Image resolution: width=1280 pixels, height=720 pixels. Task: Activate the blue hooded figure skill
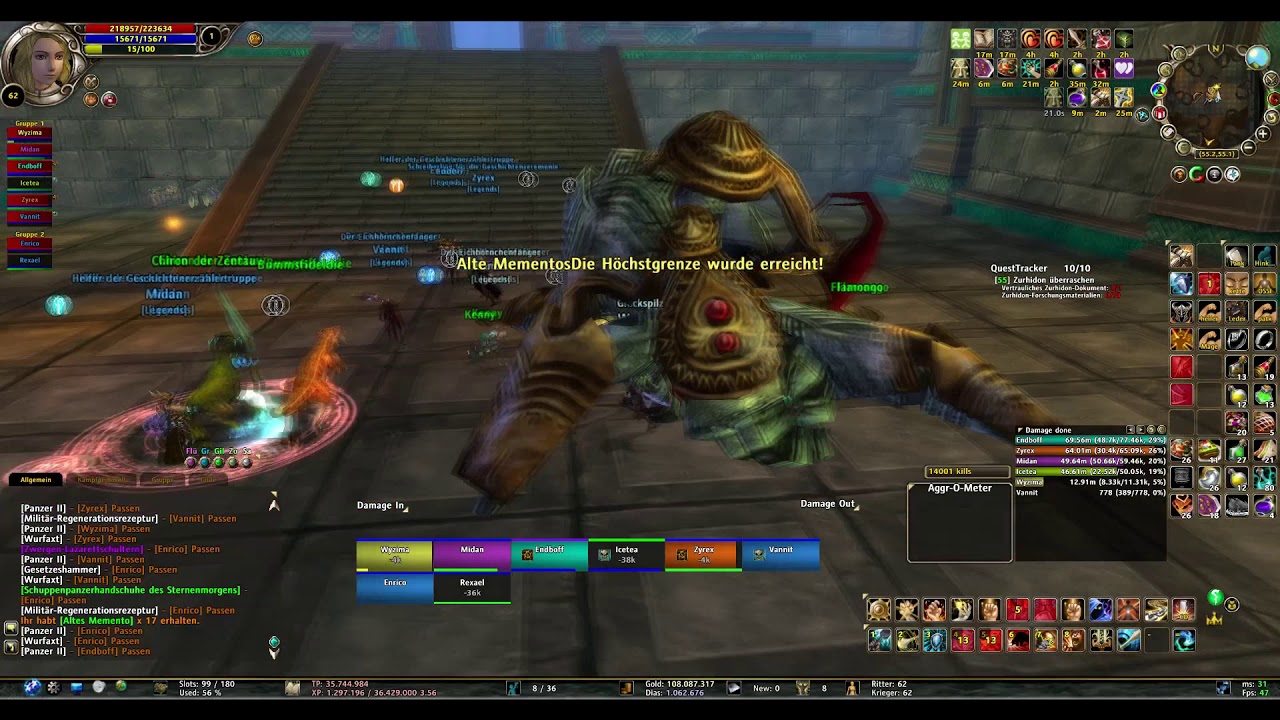(x=1100, y=610)
